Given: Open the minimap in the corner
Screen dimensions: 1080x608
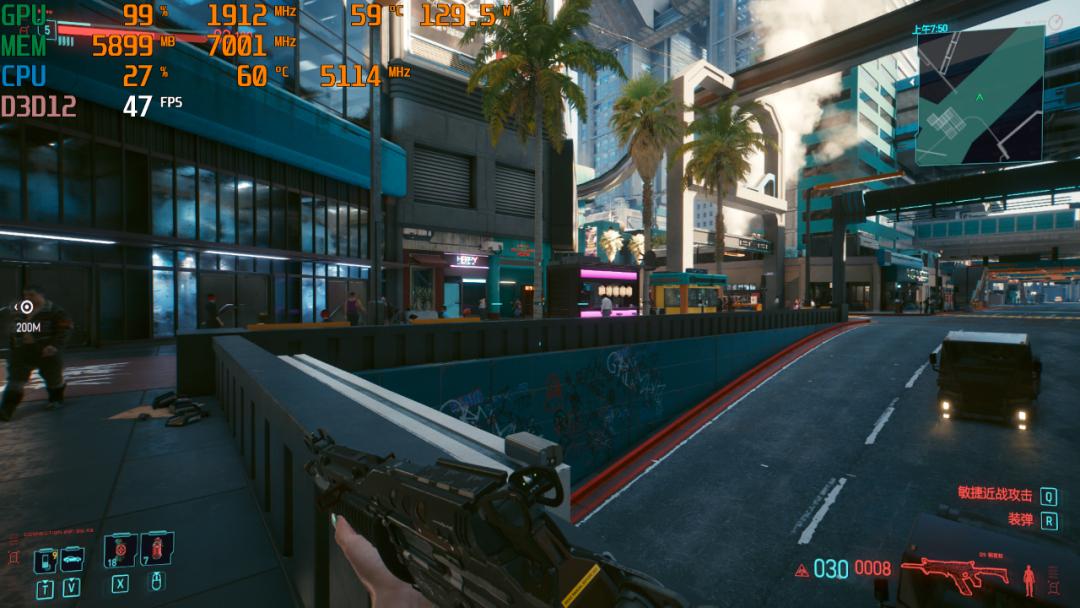Looking at the screenshot, I should click(x=979, y=95).
